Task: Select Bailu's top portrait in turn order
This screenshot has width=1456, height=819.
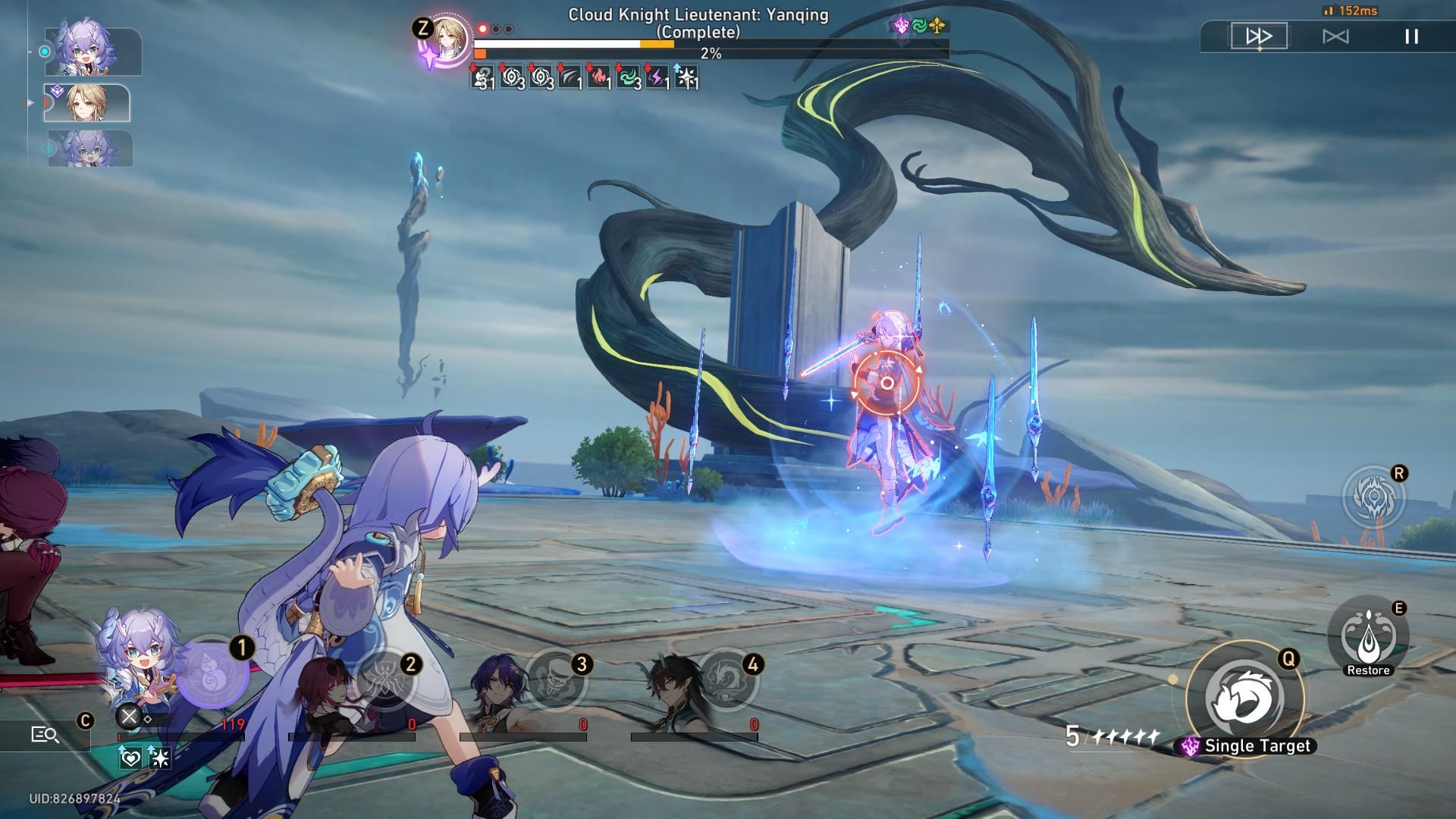Action: pos(93,51)
